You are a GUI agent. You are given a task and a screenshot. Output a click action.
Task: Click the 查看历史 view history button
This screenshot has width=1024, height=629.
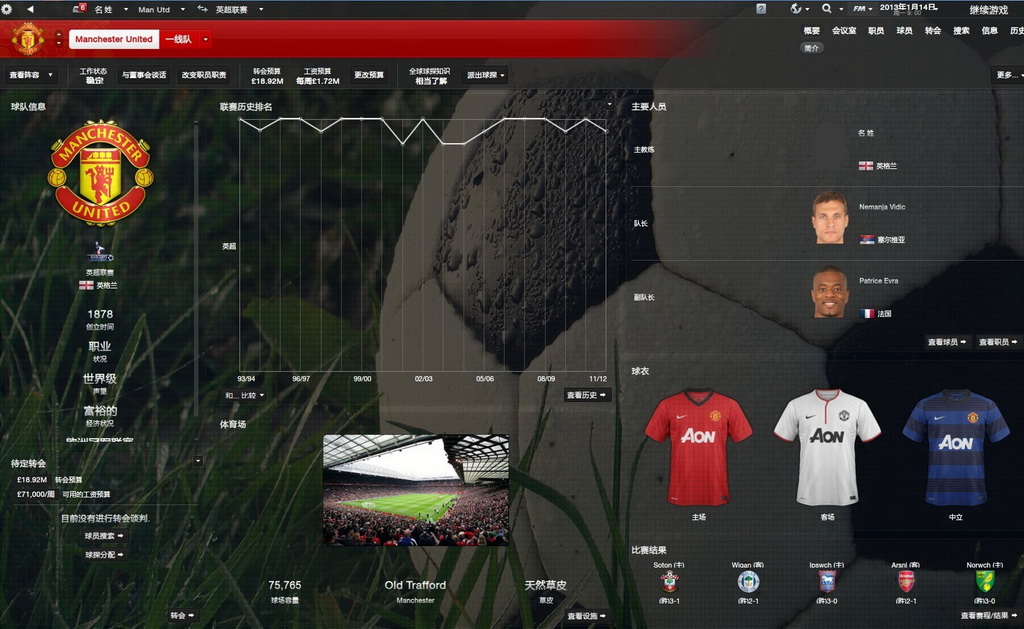(x=587, y=395)
